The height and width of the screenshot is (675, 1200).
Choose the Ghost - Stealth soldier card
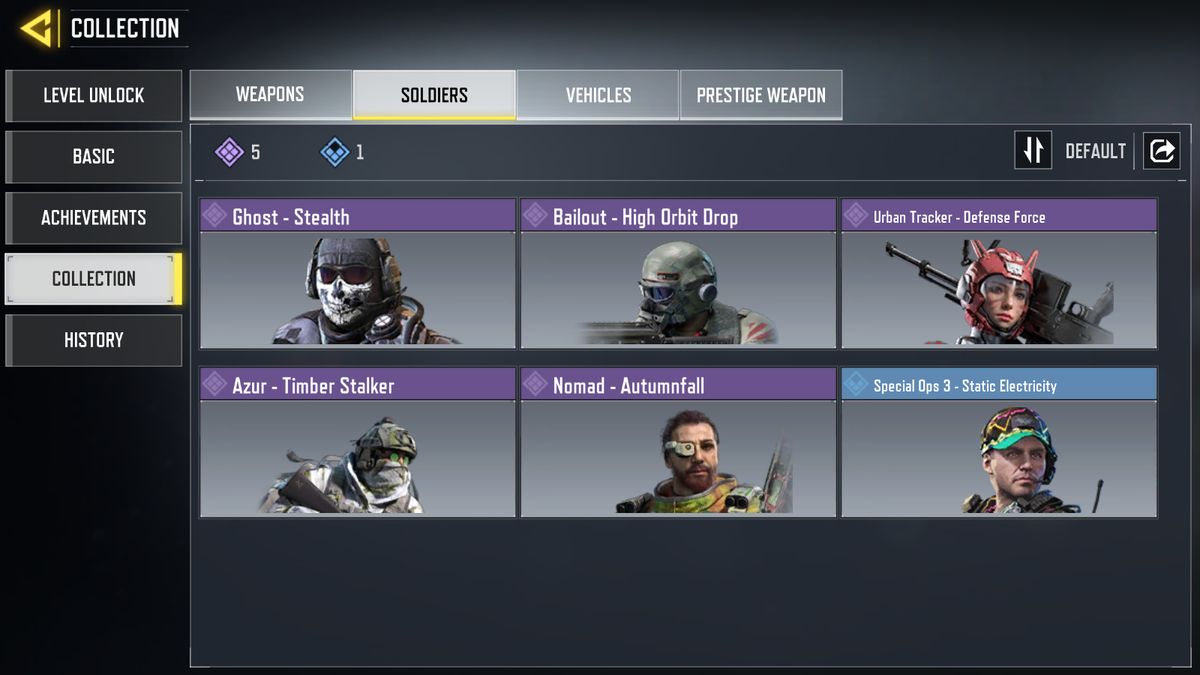357,273
